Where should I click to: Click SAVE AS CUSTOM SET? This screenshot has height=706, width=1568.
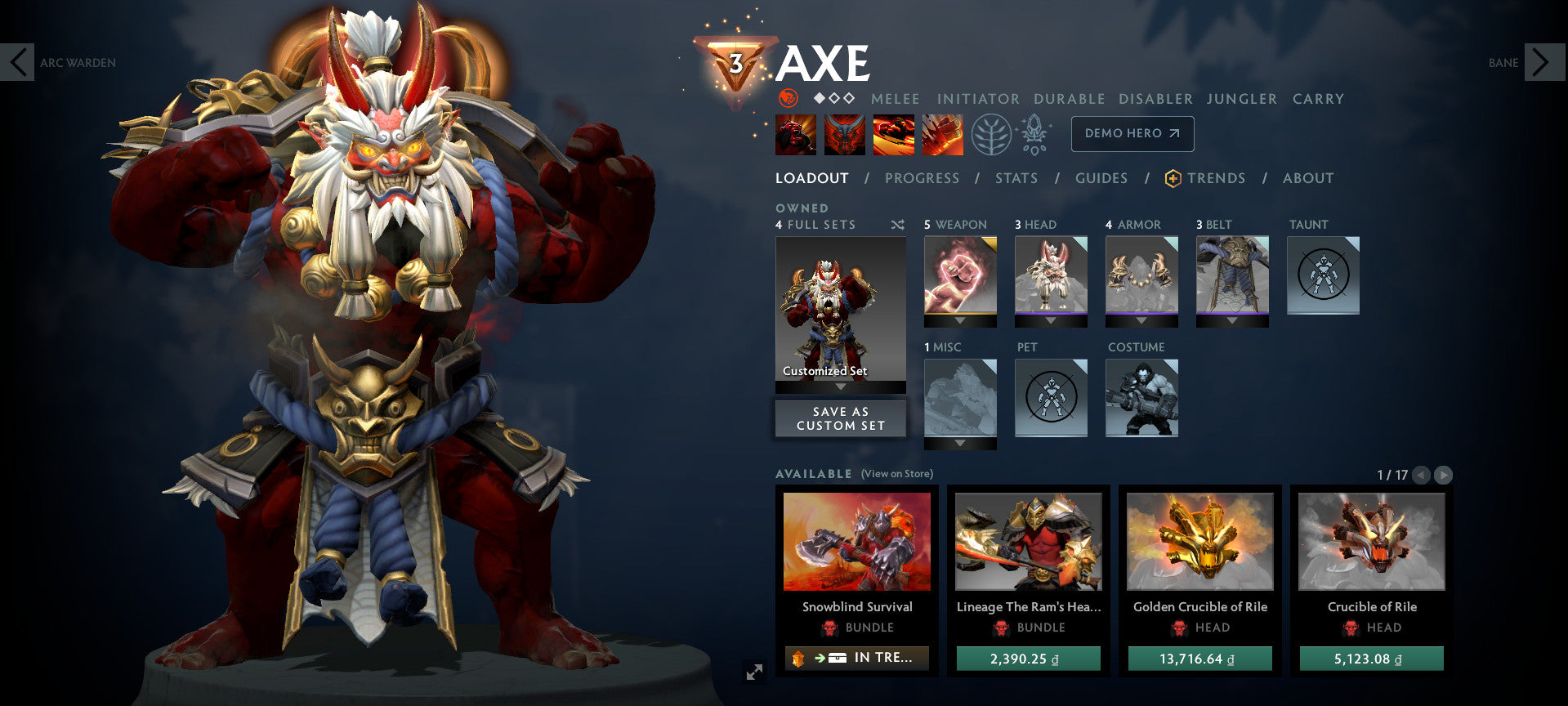click(x=840, y=418)
